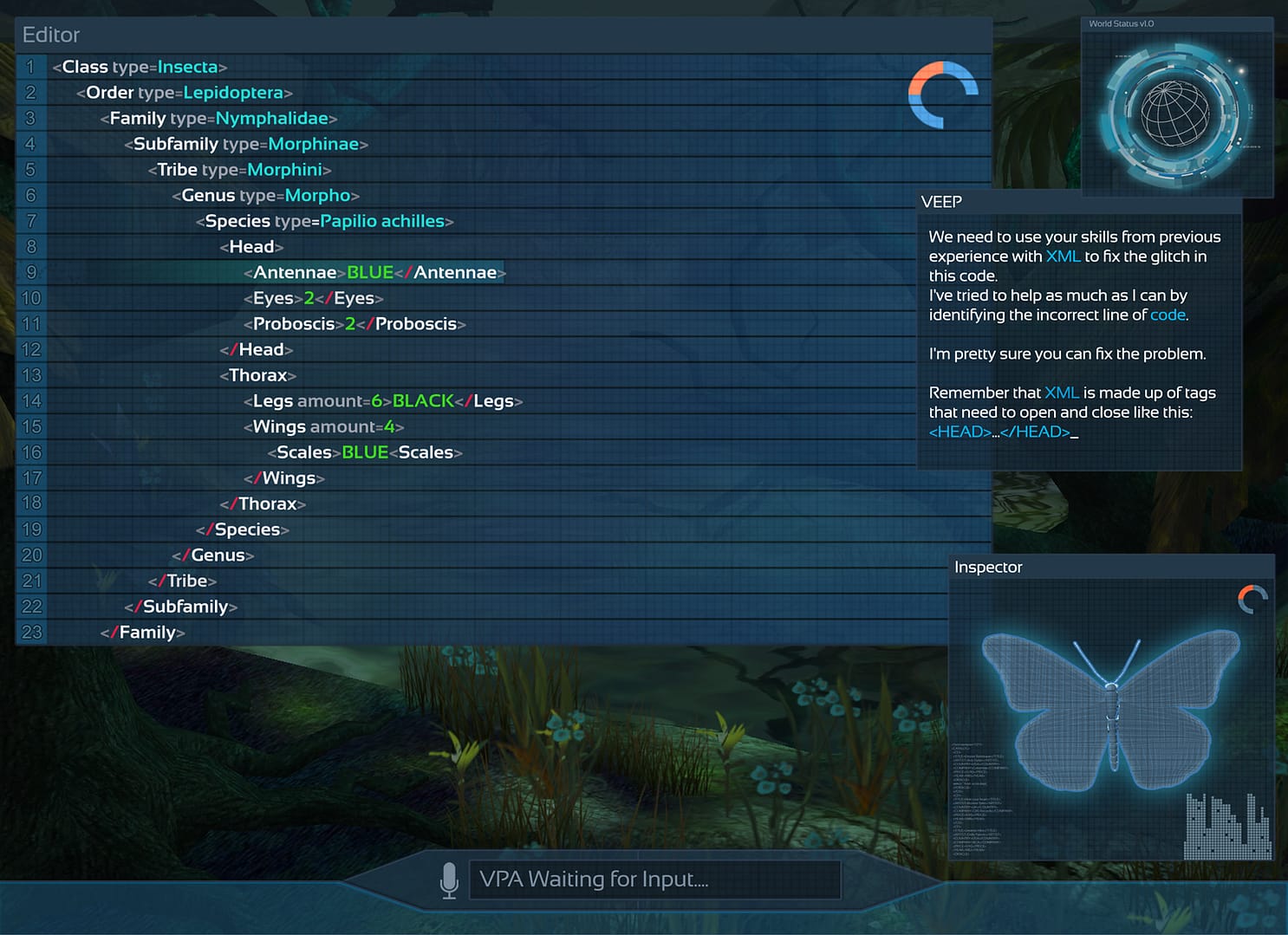Select the Antennae line 9 in editor
Image resolution: width=1288 pixels, height=935 pixels.
374,273
